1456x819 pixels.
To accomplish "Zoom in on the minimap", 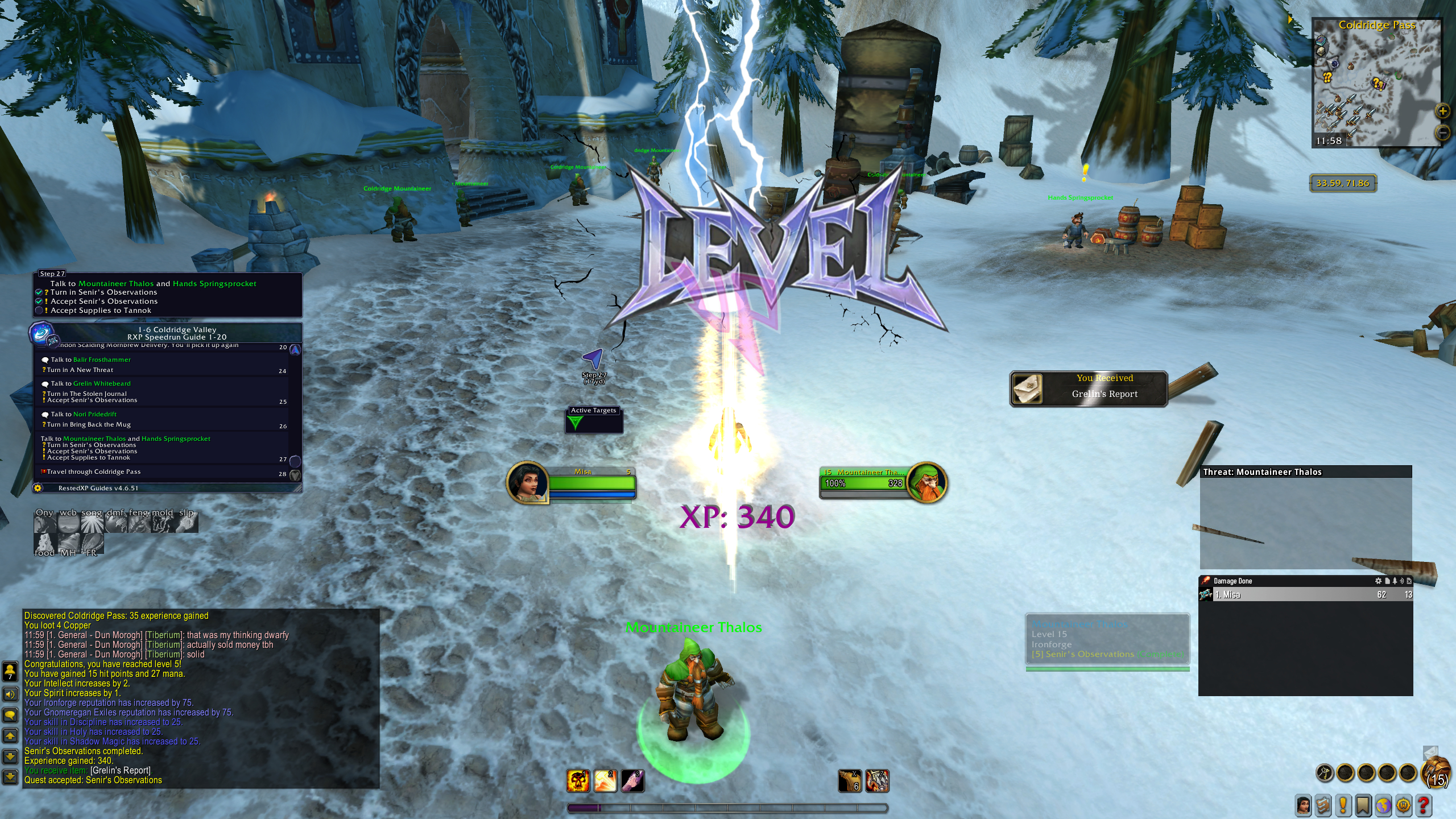I will [1443, 111].
